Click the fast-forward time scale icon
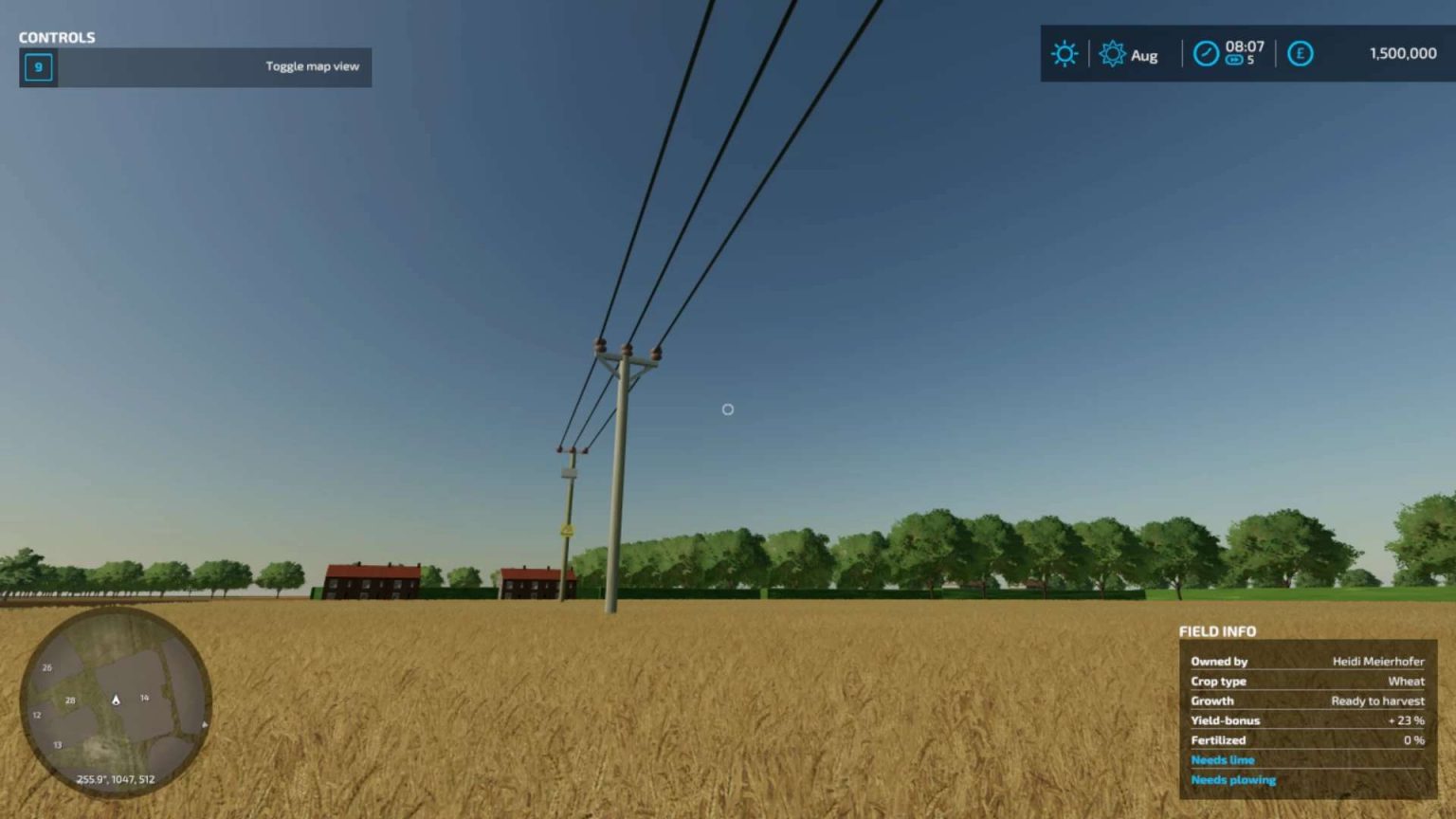 pos(1233,60)
